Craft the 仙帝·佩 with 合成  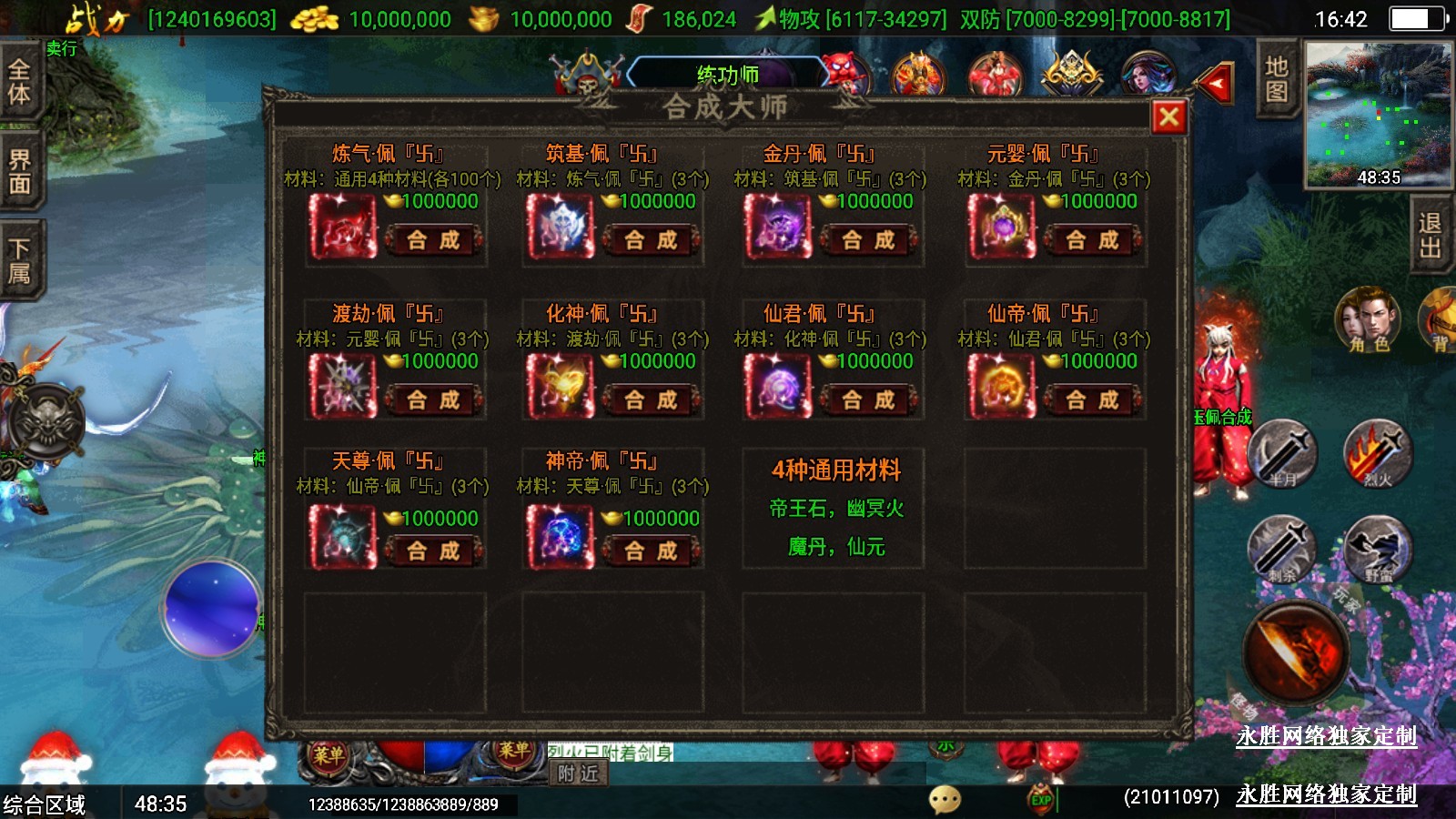pos(1092,399)
